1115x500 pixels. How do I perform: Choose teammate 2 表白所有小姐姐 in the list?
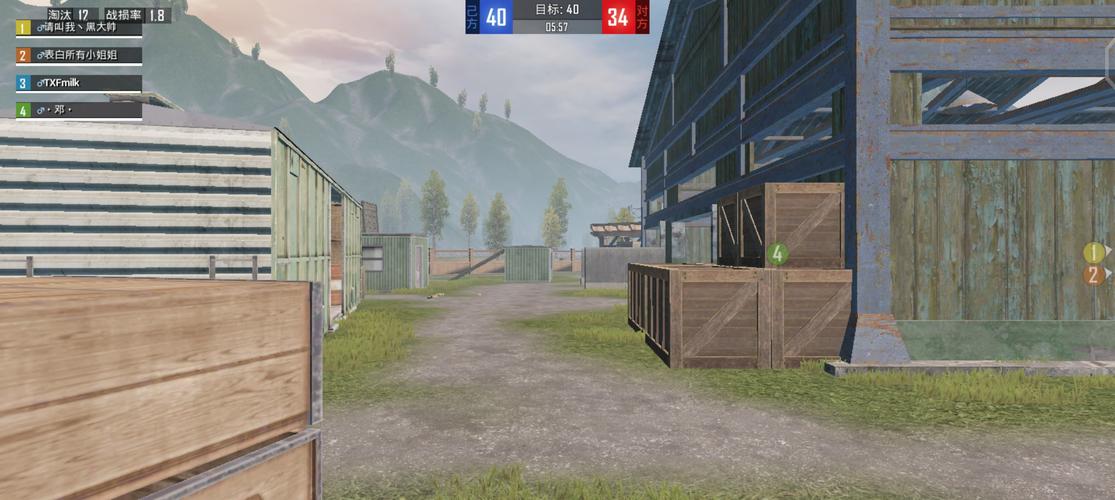point(78,56)
